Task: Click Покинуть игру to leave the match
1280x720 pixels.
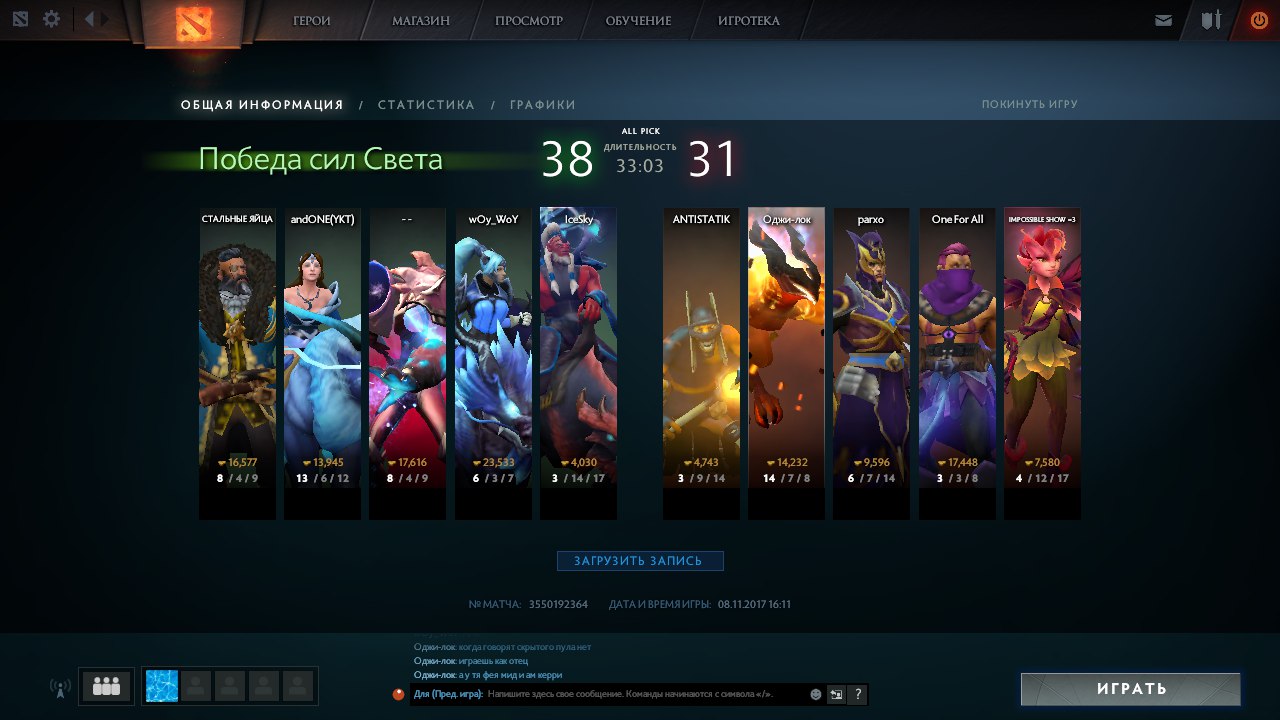Action: point(1029,104)
